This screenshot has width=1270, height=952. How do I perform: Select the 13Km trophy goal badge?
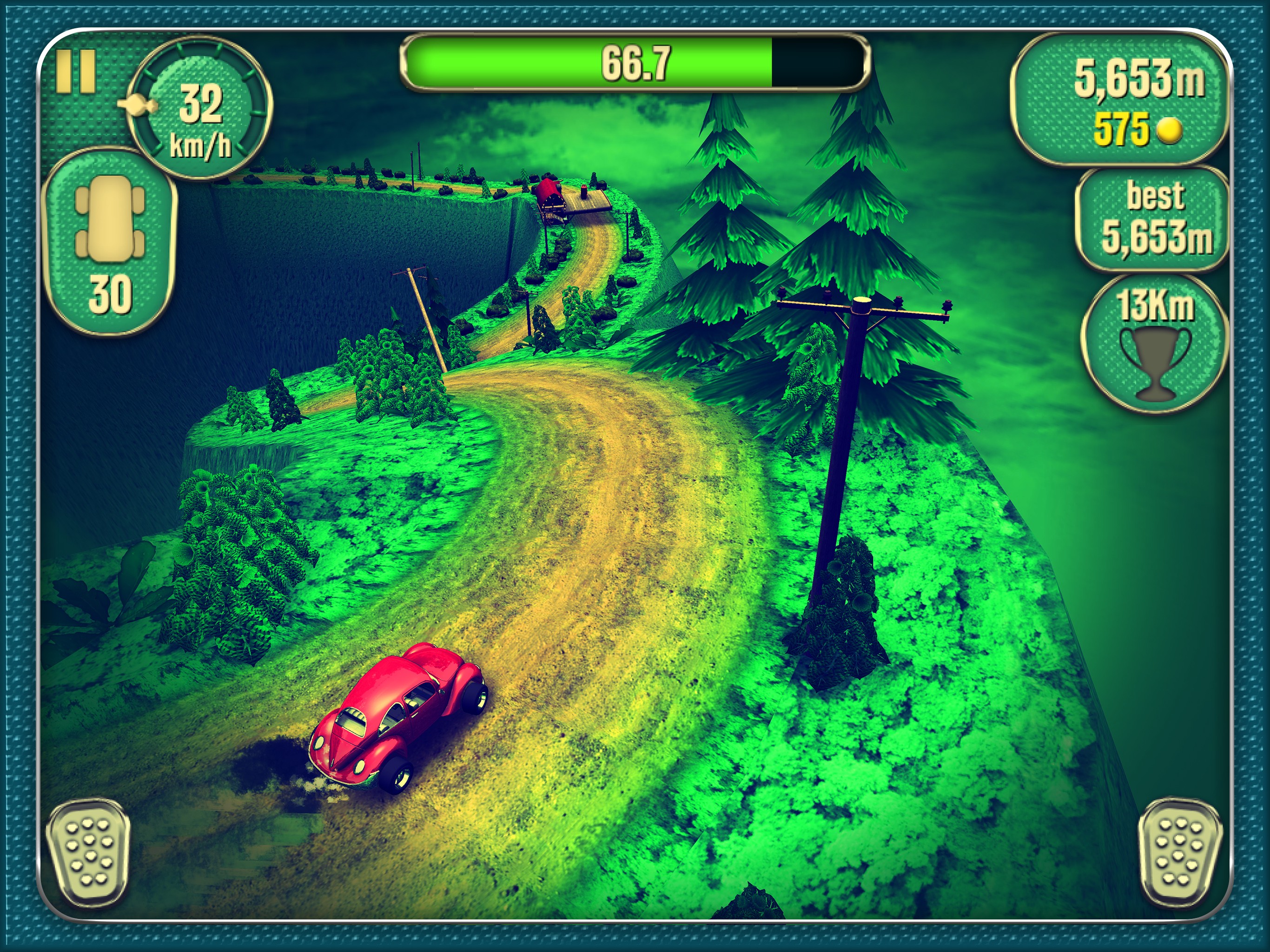coord(1155,344)
